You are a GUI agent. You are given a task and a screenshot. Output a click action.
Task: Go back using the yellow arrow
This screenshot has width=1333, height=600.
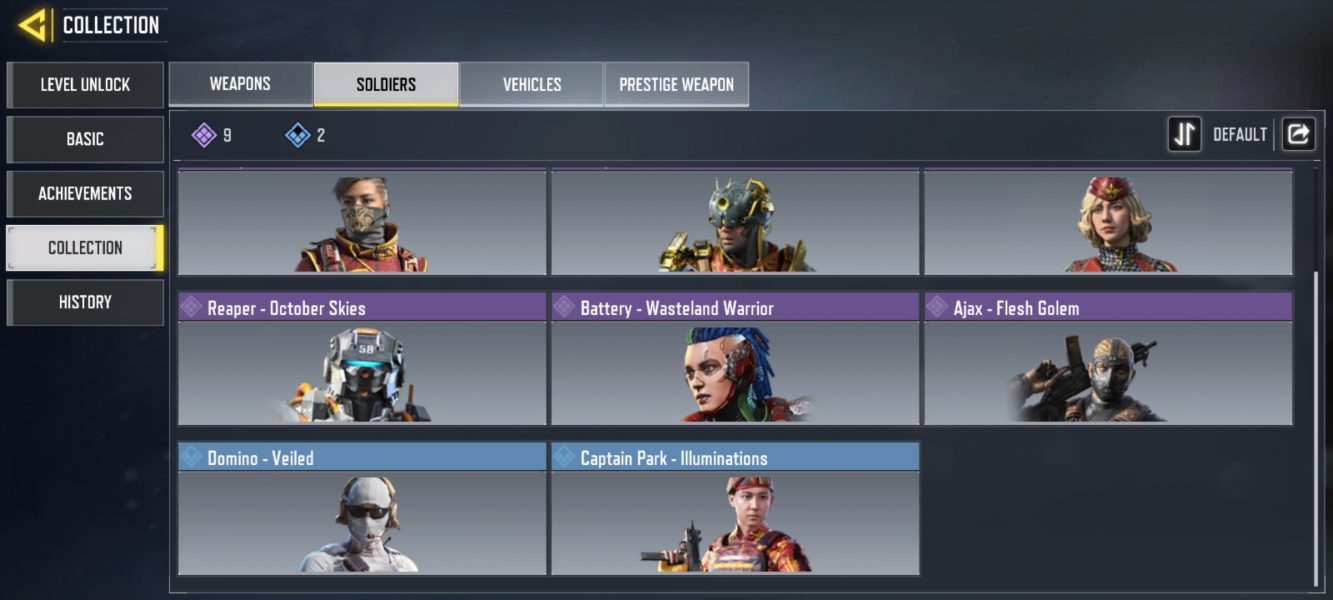coord(33,25)
